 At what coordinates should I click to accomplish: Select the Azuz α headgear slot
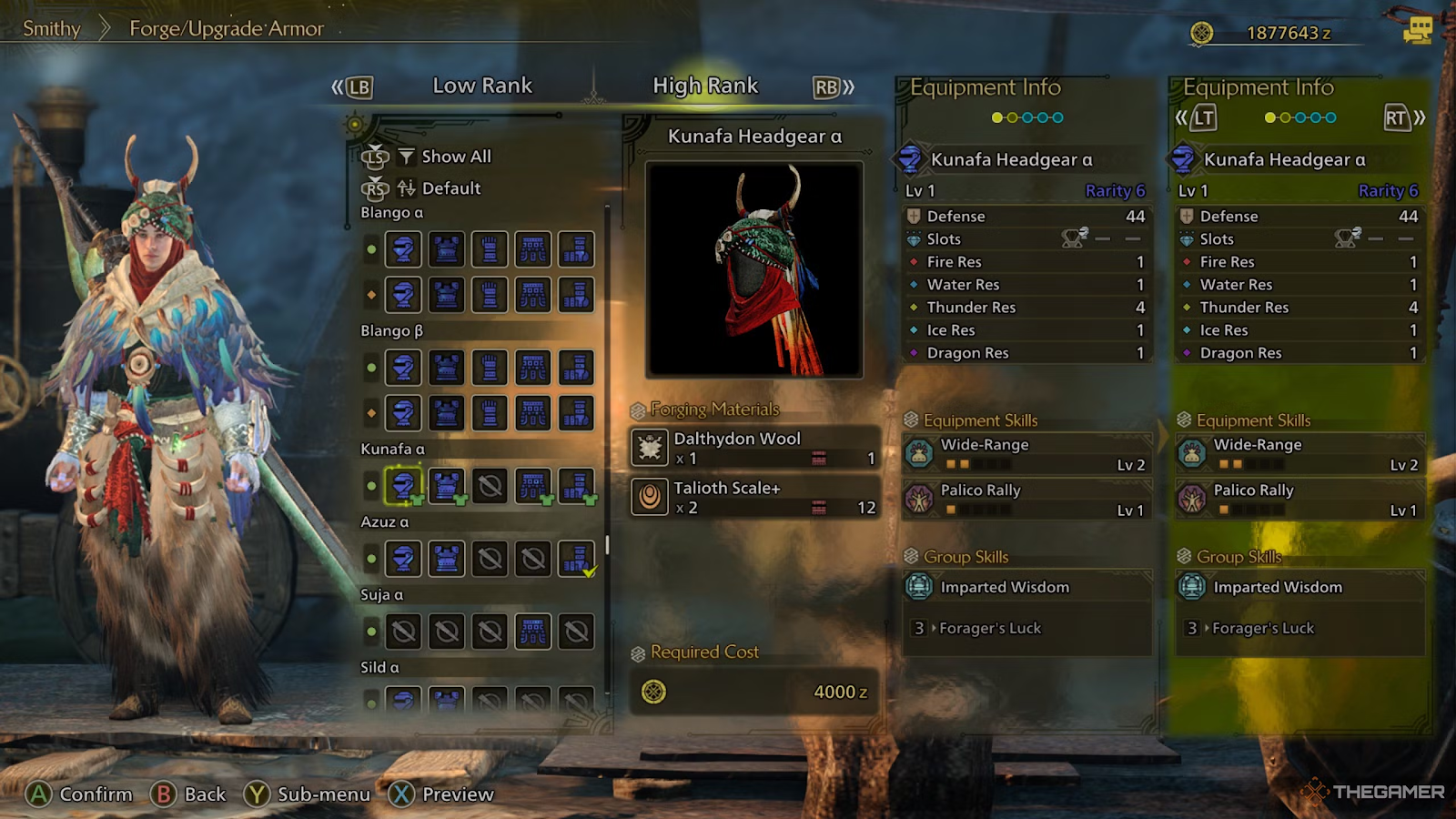pos(403,559)
